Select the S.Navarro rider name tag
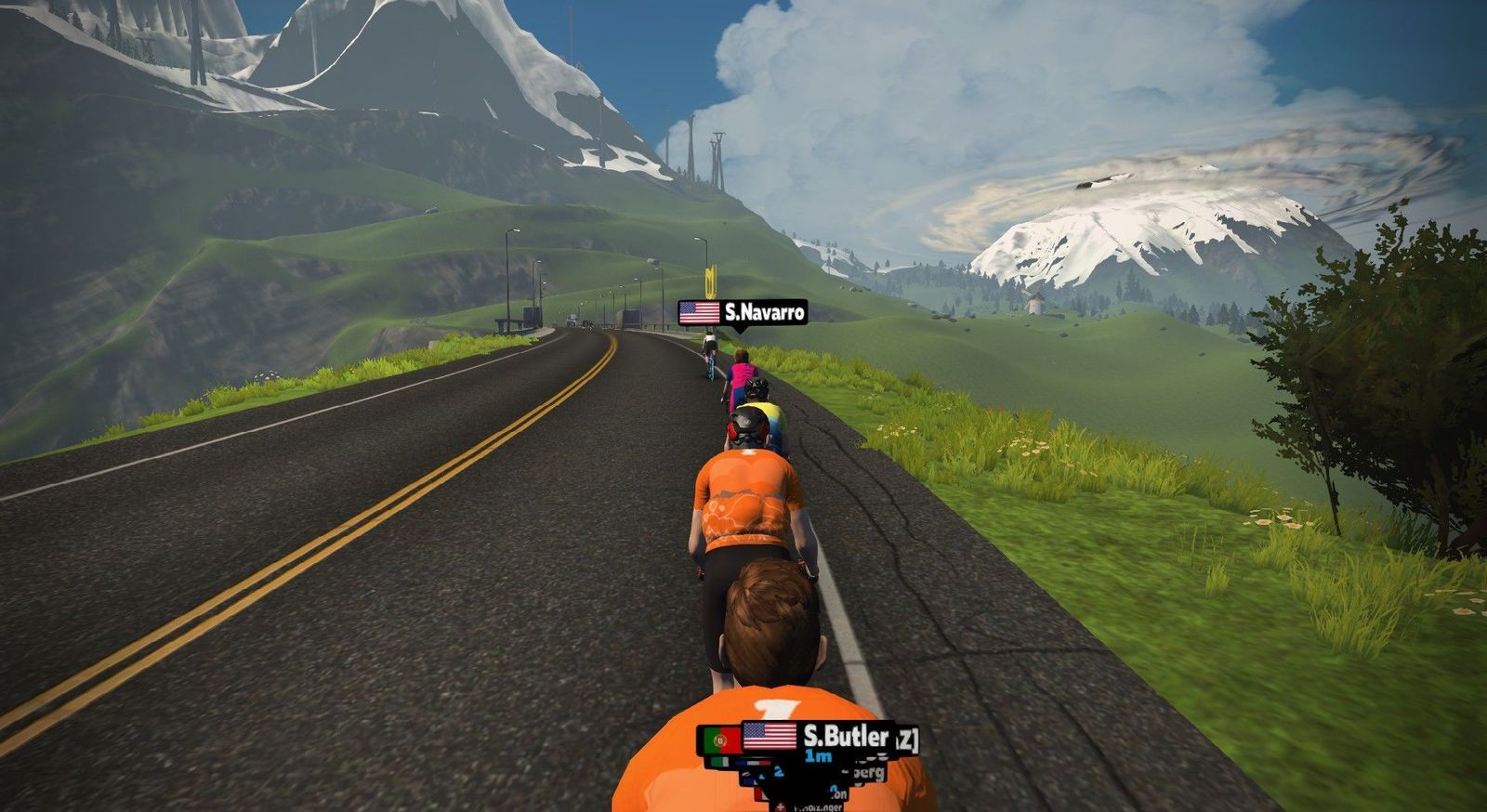This screenshot has width=1487, height=812. coord(743,312)
